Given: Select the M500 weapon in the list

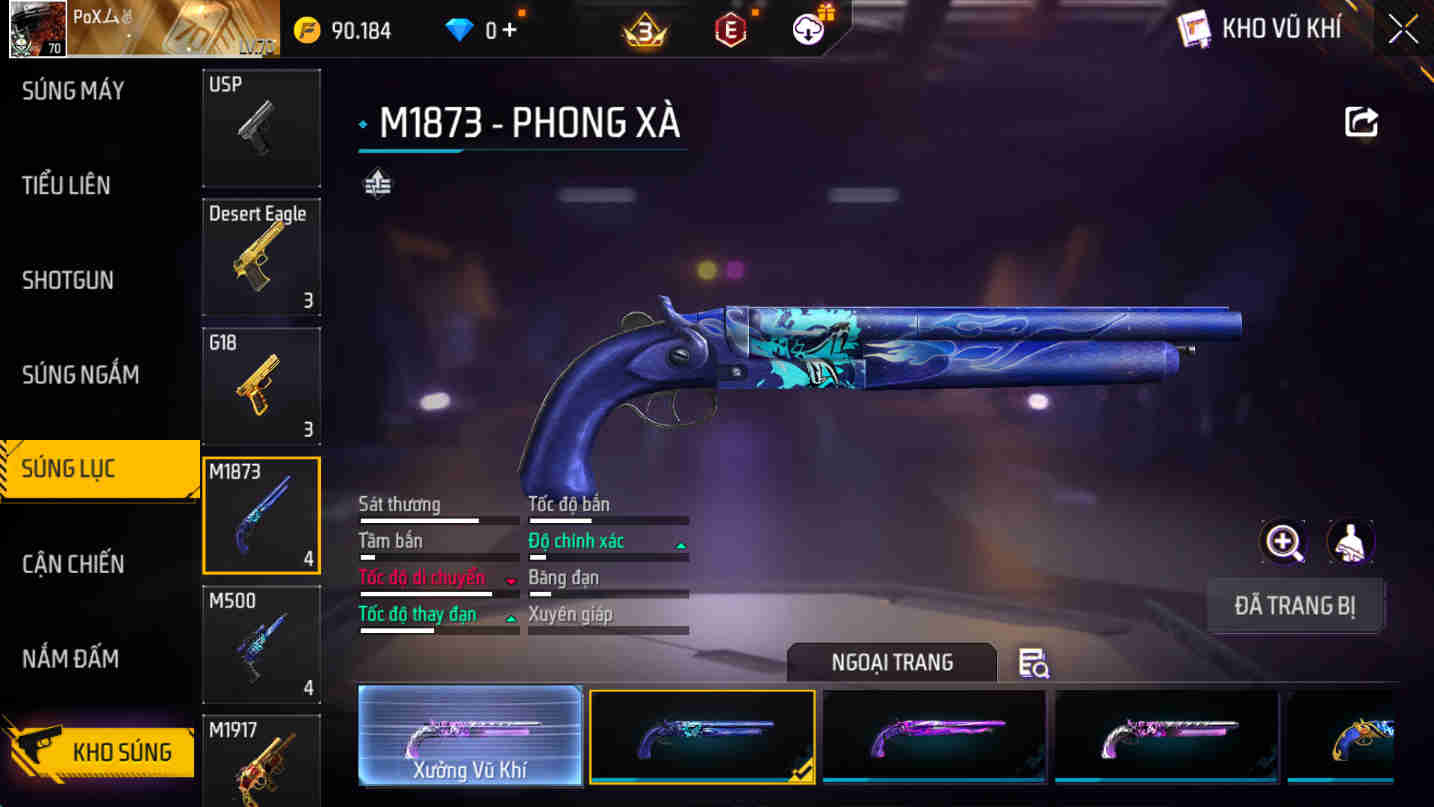Looking at the screenshot, I should (x=261, y=643).
